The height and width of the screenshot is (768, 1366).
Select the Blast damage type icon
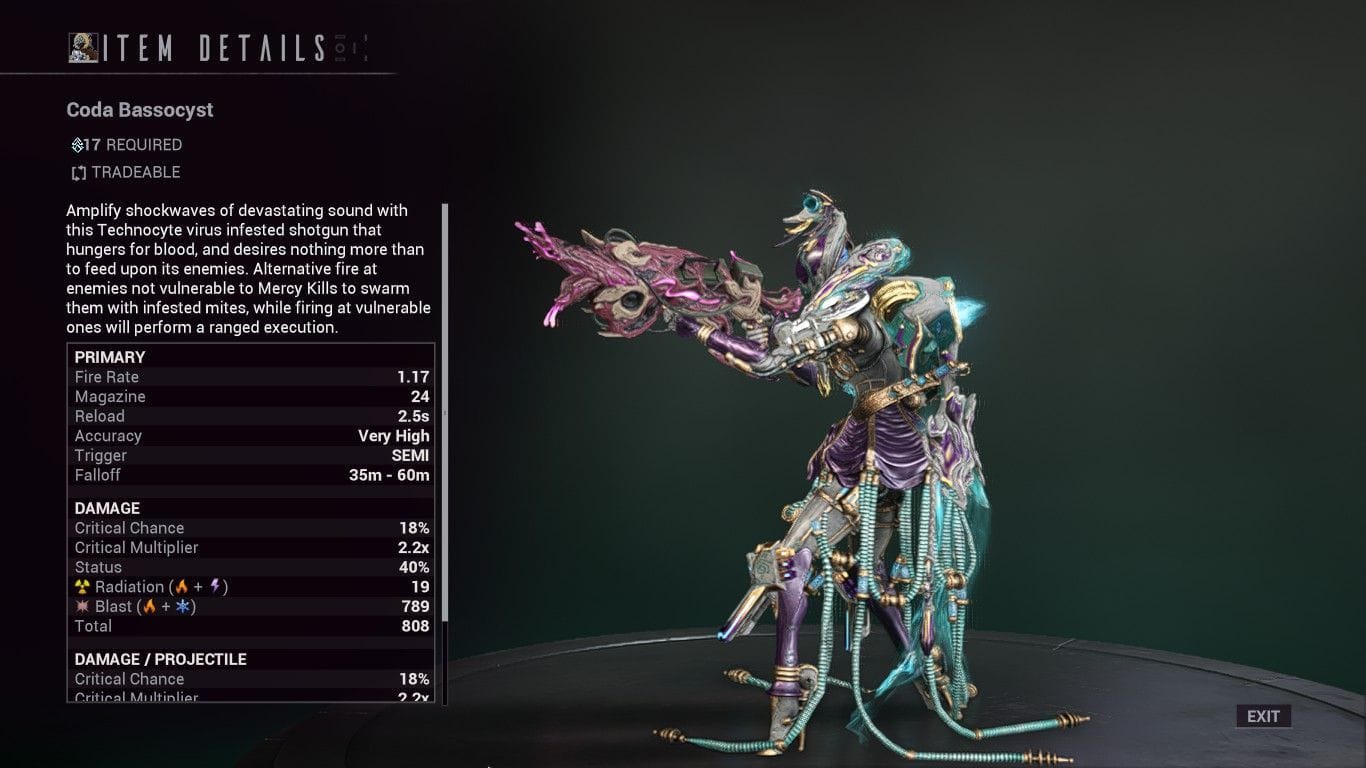point(82,606)
